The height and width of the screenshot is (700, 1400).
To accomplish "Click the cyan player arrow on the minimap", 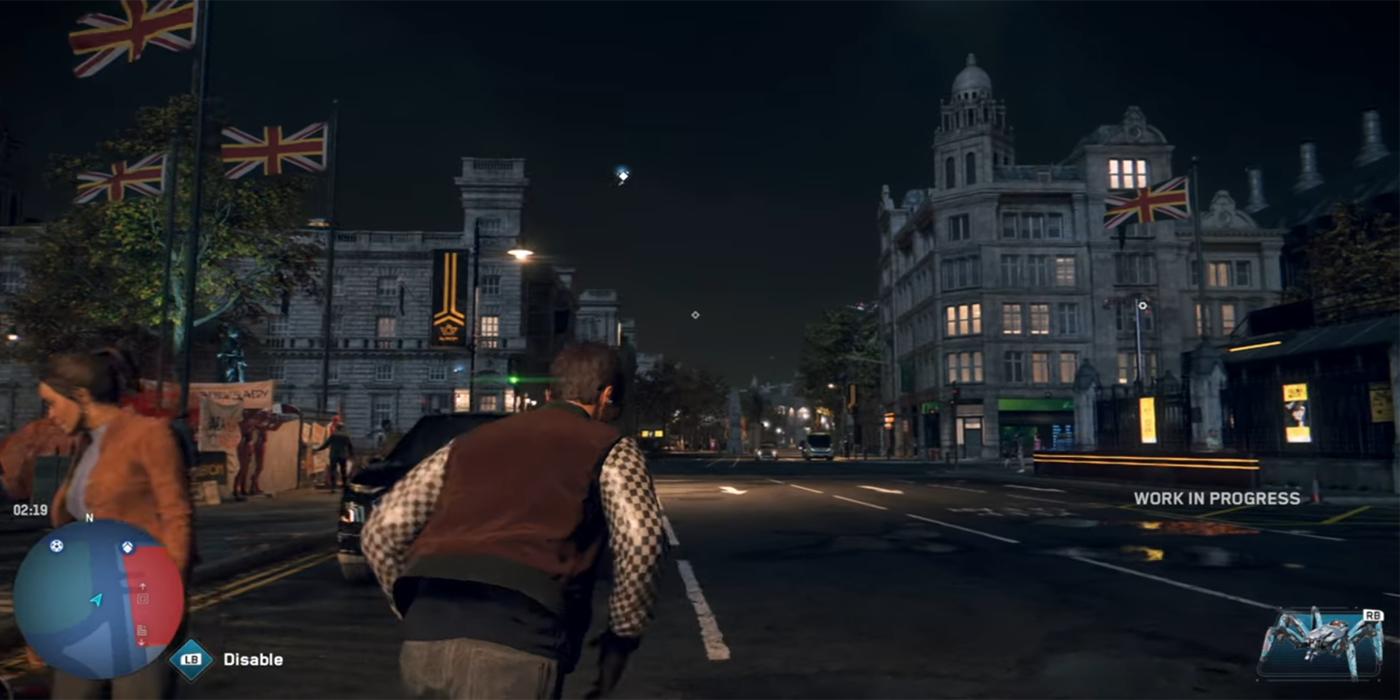I will click(96, 600).
